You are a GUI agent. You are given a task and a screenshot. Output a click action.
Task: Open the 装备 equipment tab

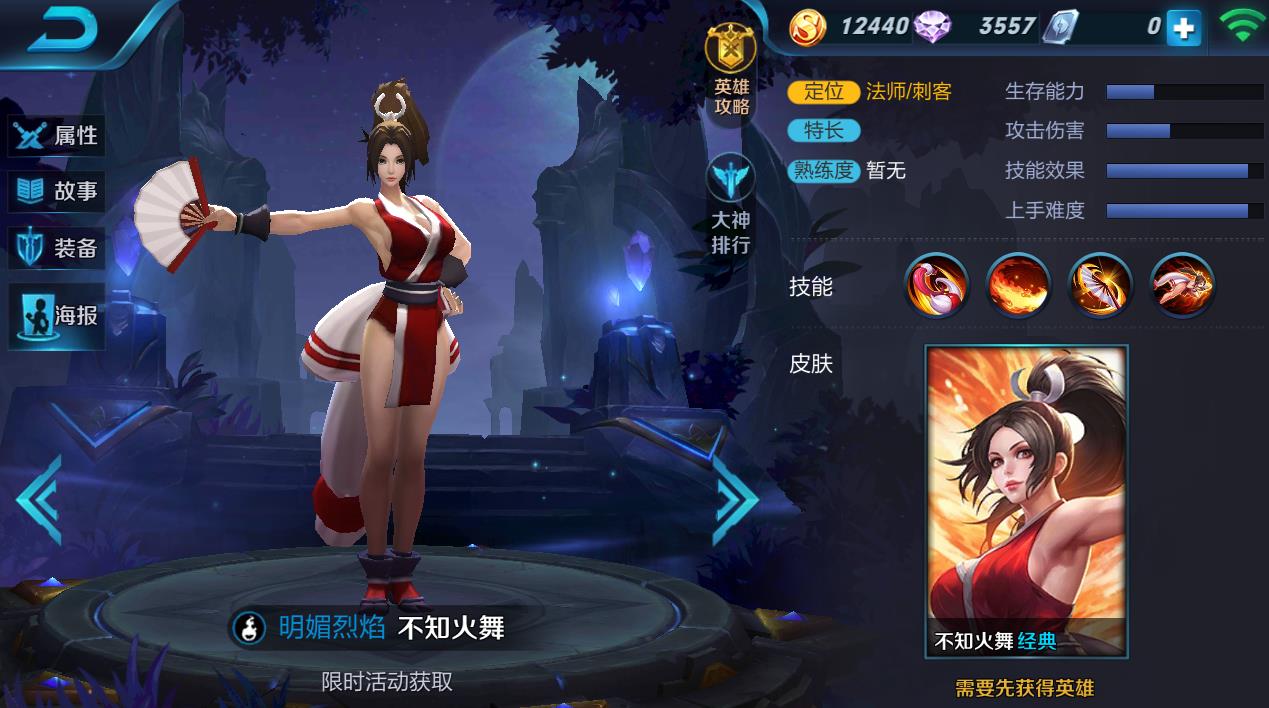tap(57, 248)
